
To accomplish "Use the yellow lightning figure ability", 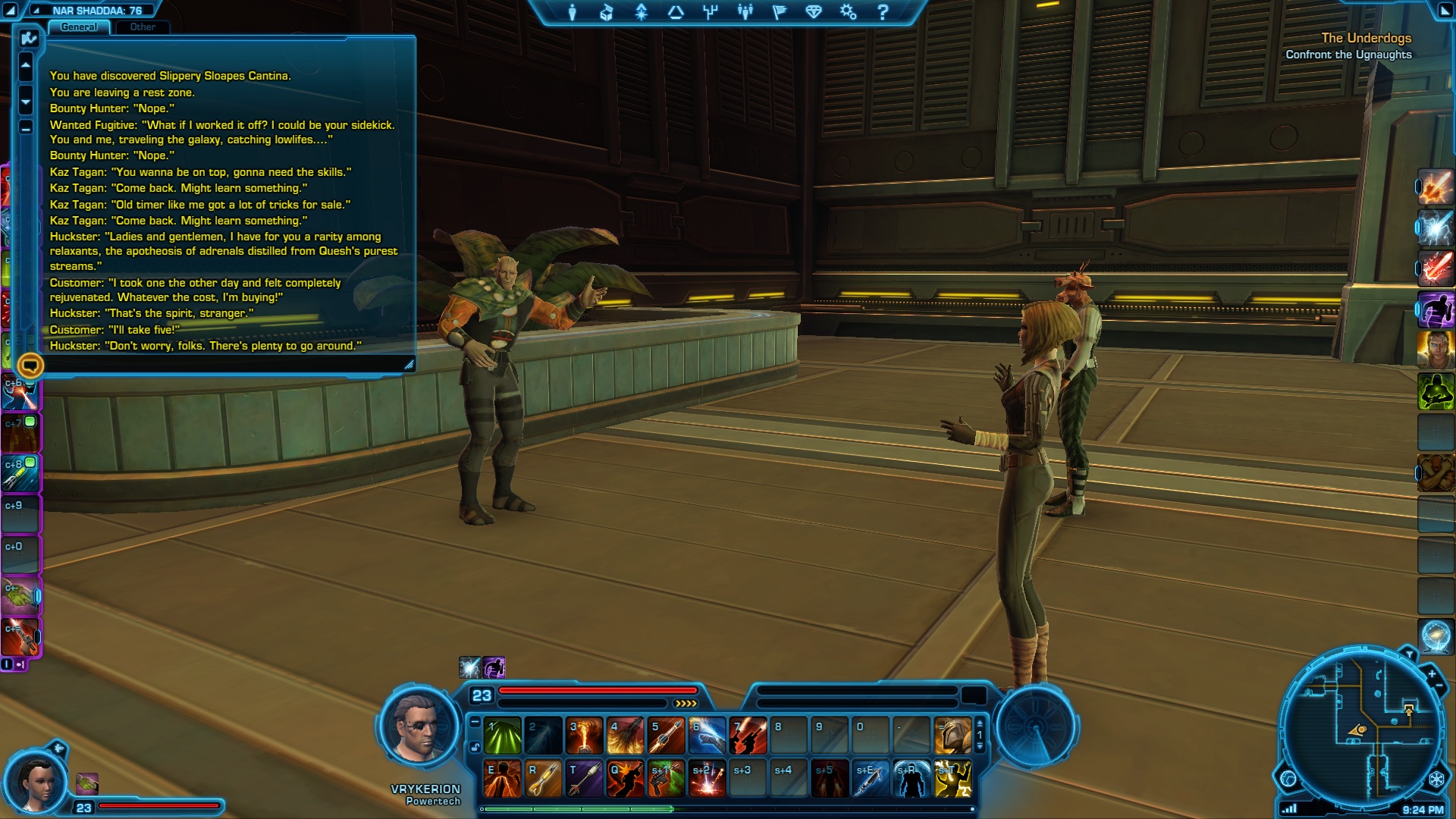I will click(x=952, y=780).
